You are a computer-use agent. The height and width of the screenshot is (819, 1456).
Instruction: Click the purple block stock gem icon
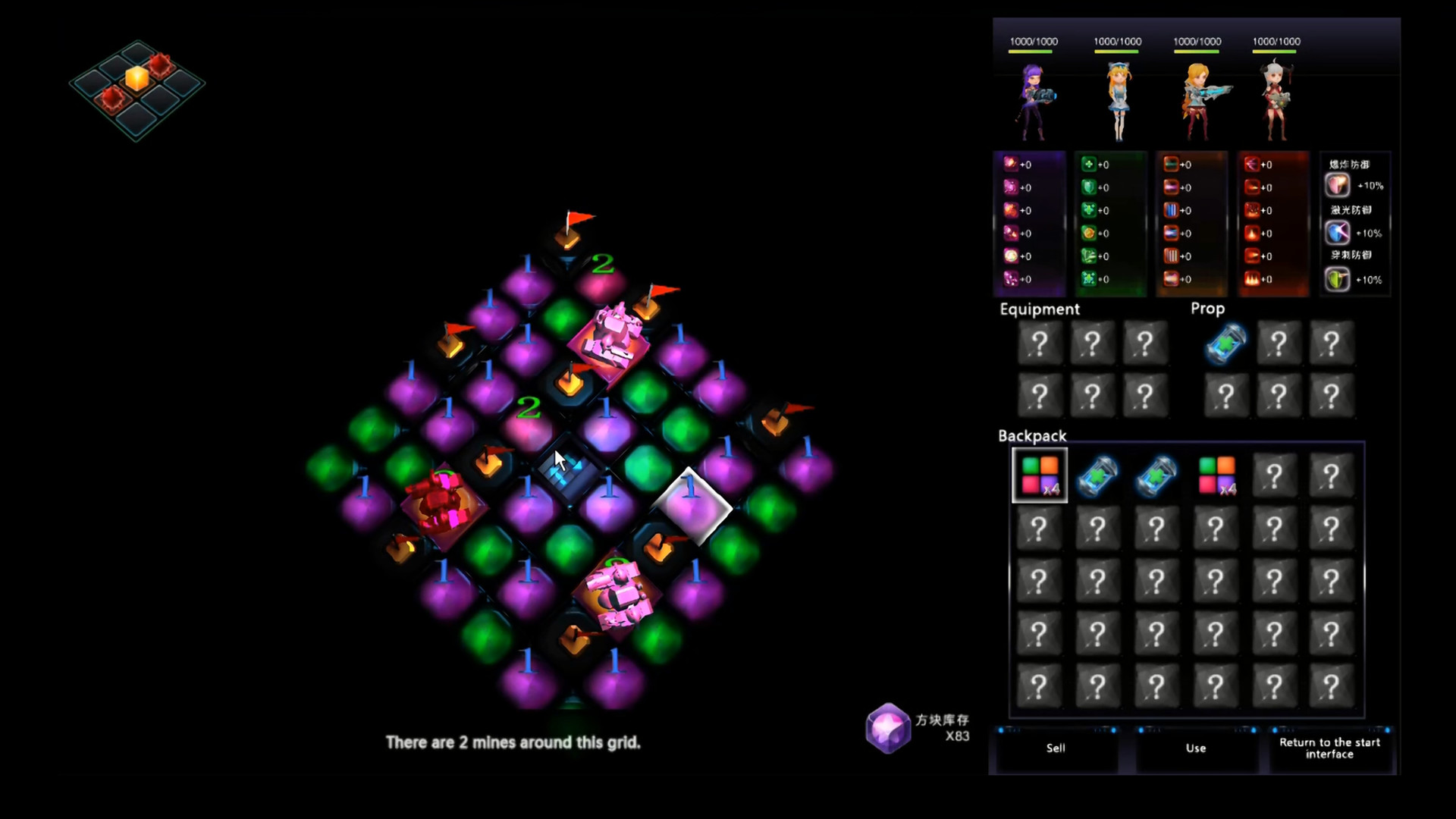(x=888, y=729)
